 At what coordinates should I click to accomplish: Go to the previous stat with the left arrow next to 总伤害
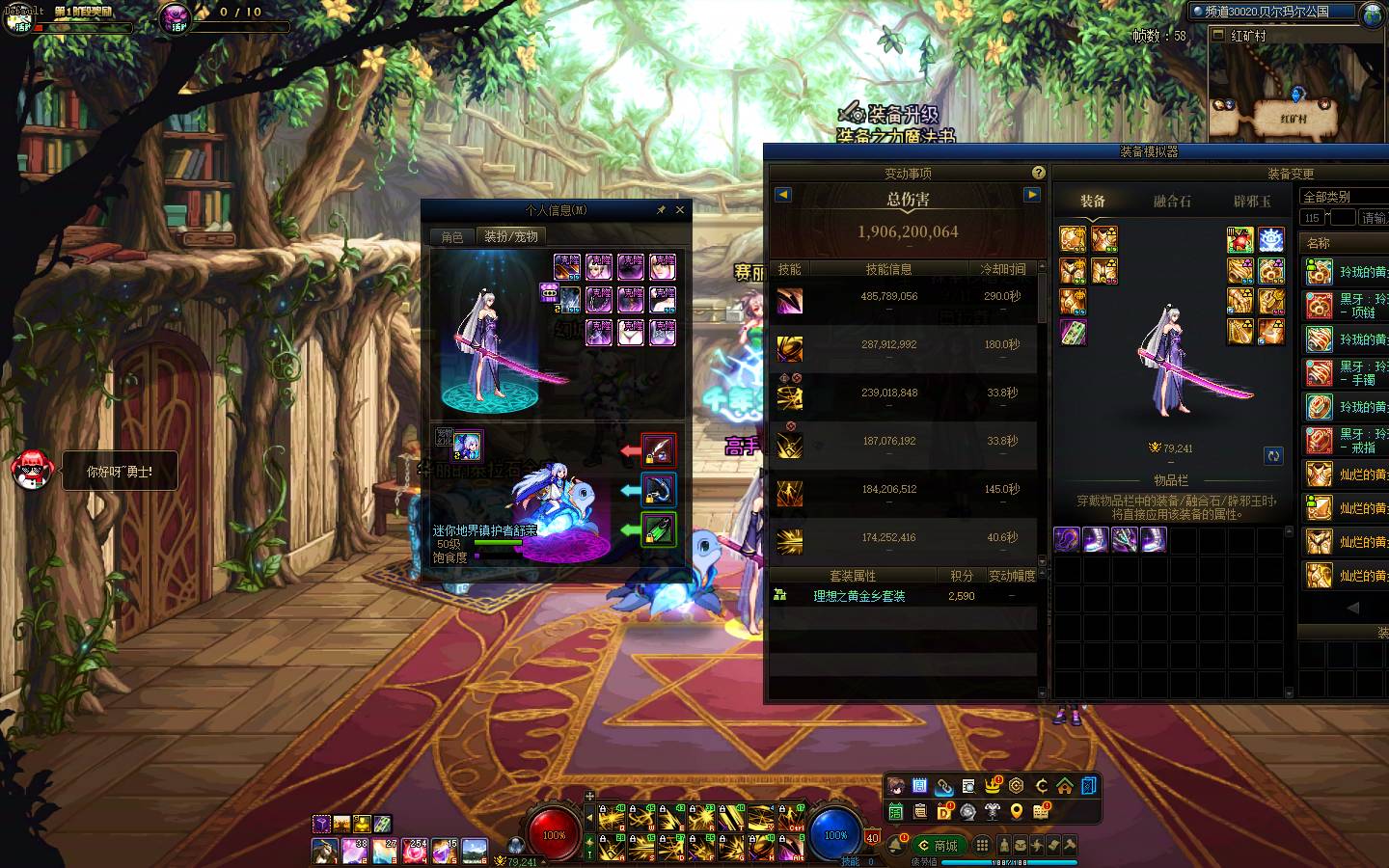[782, 195]
